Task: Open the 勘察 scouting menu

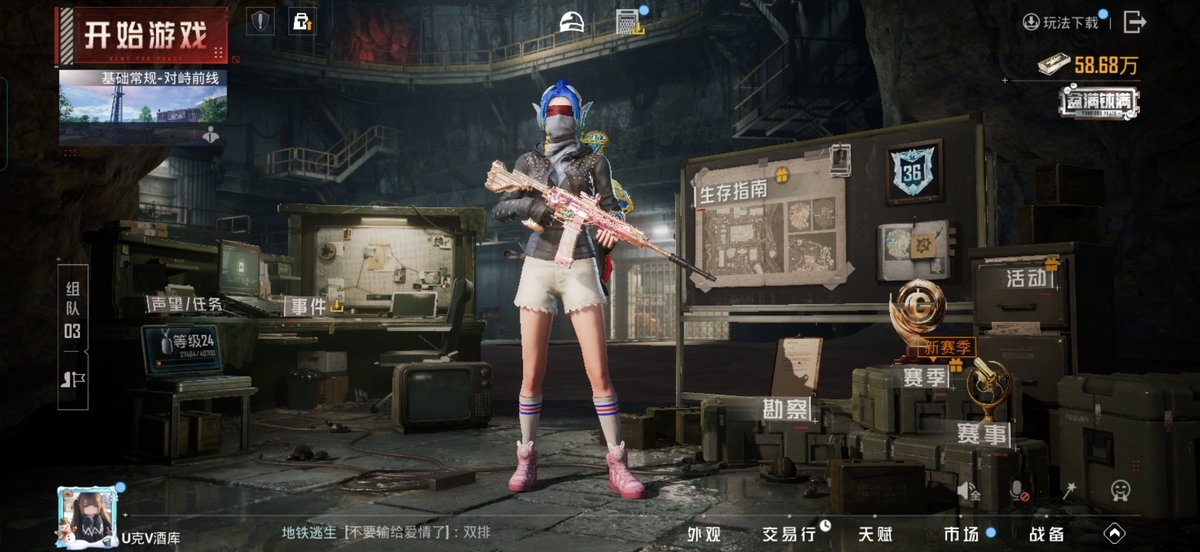Action: click(787, 410)
